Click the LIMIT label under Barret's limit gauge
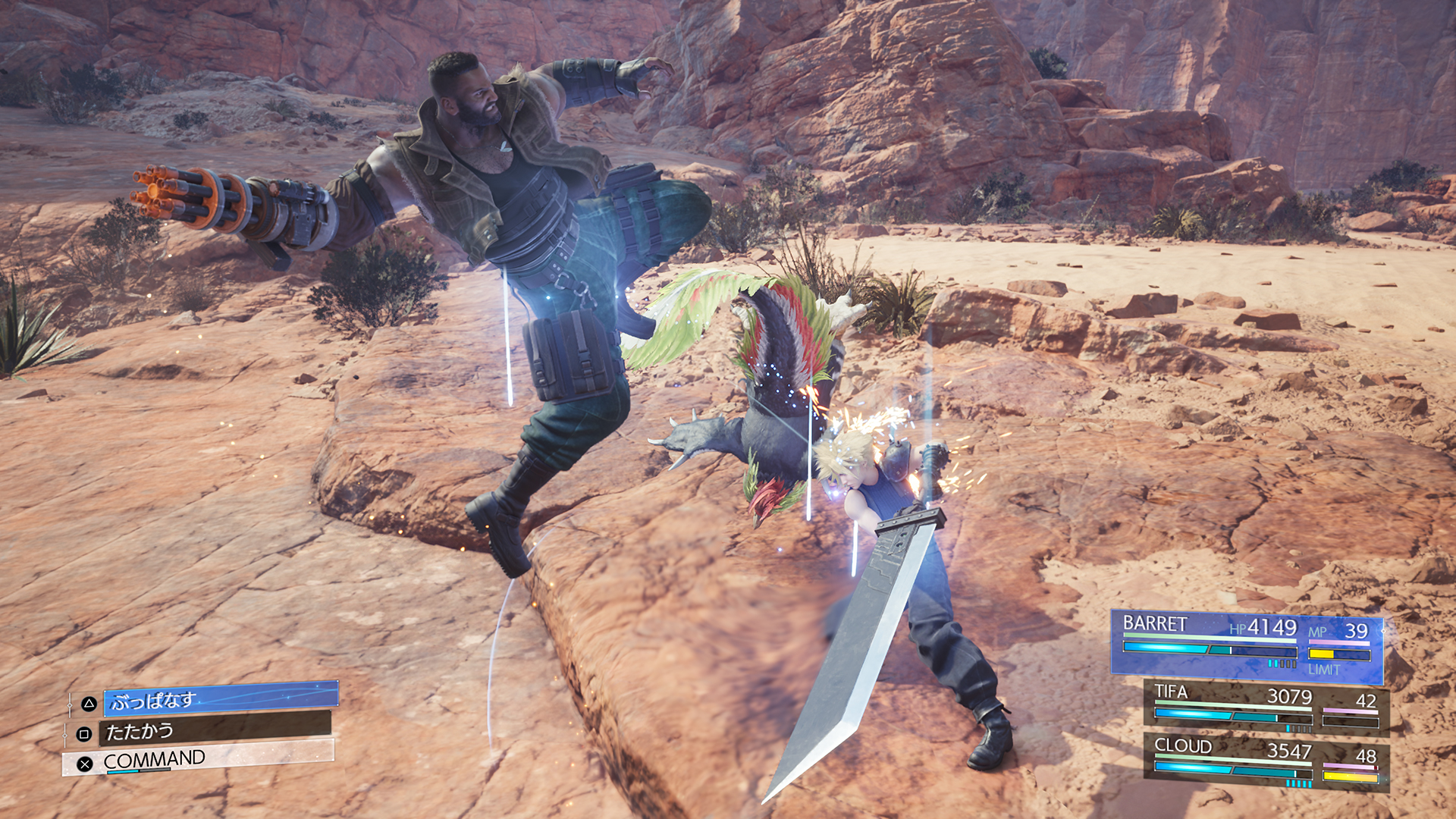The width and height of the screenshot is (1456, 819). click(x=1324, y=668)
